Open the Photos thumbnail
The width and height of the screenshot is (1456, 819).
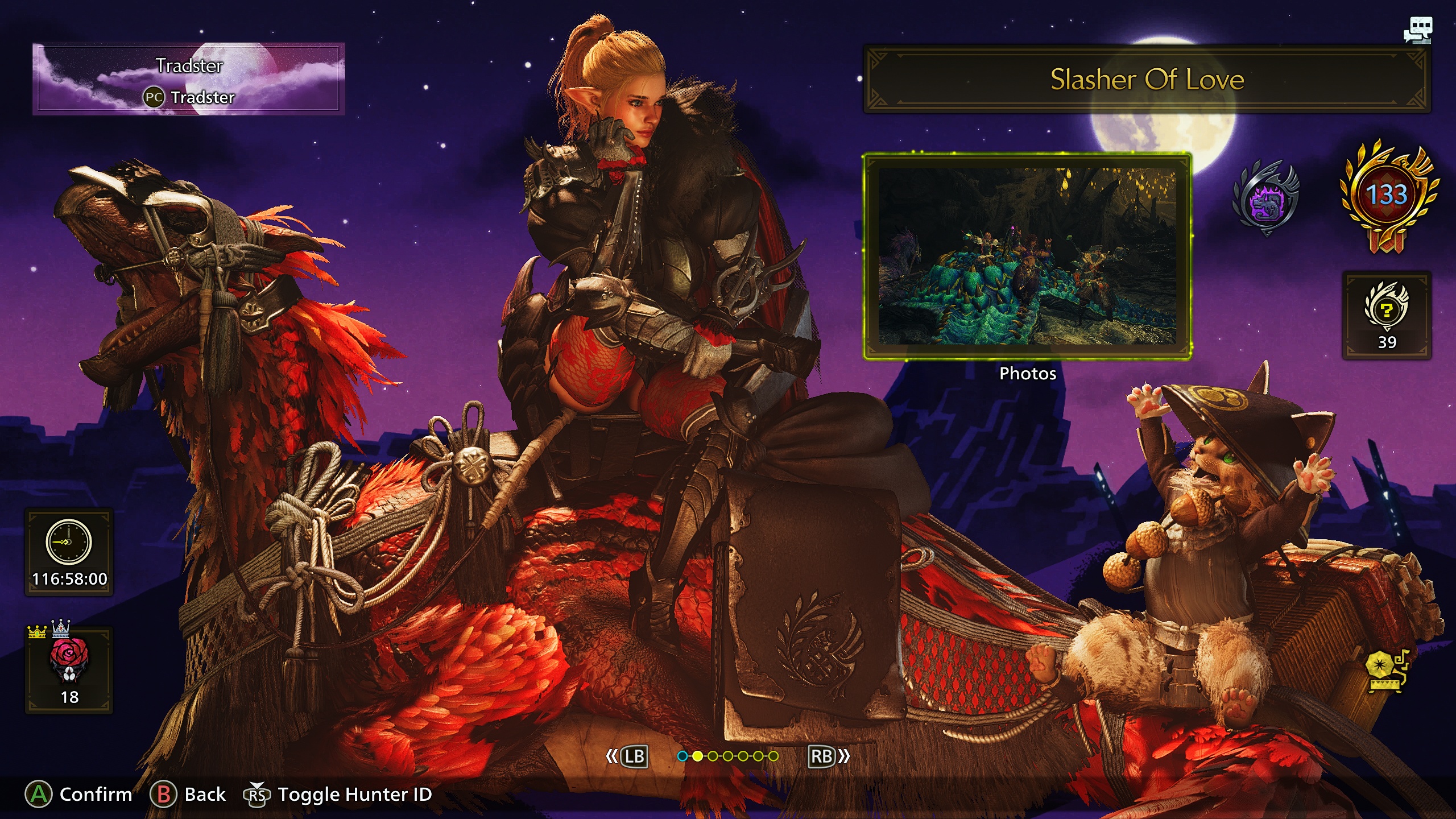coord(1027,257)
